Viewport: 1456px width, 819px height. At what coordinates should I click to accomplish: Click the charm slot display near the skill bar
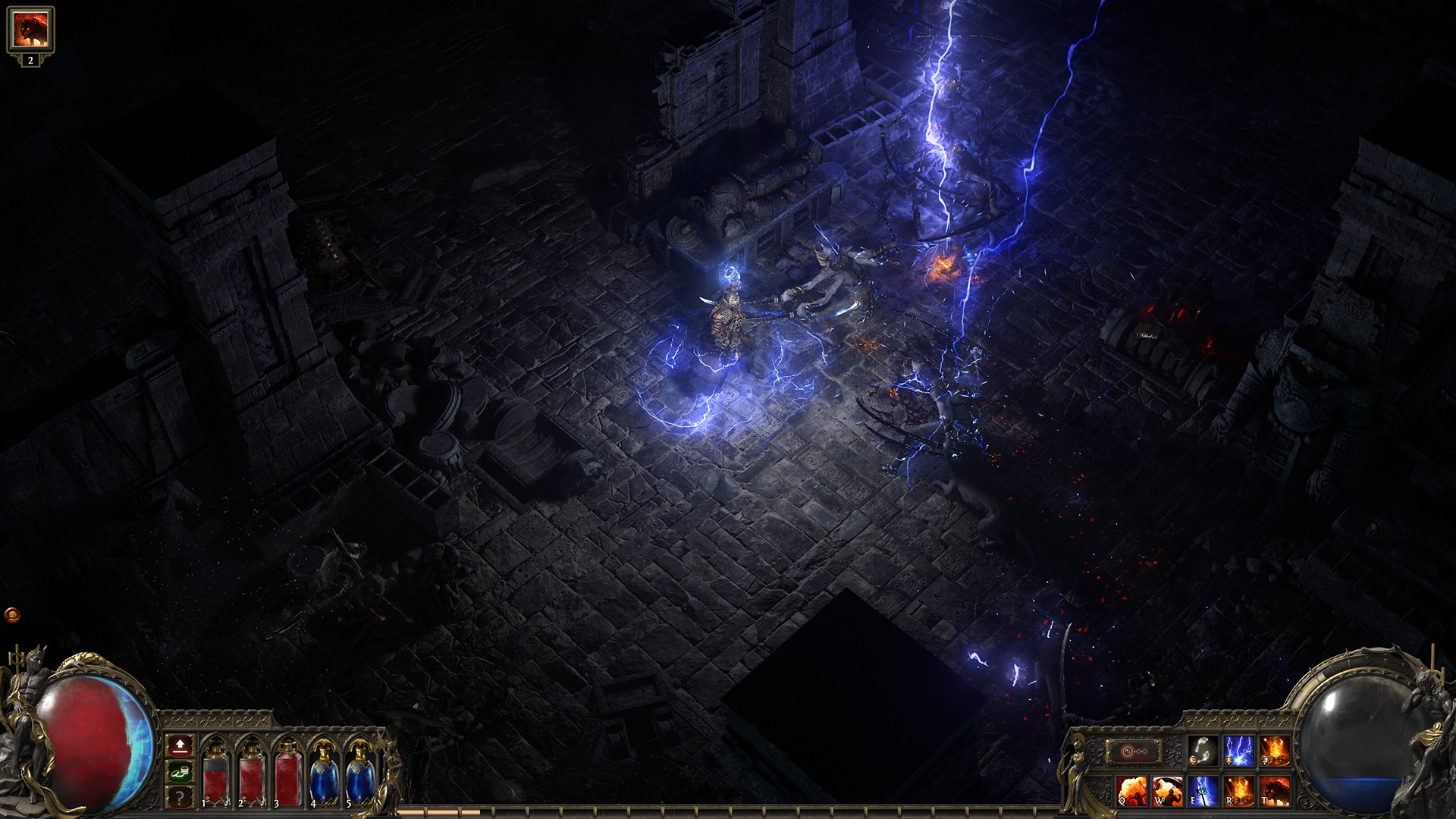pyautogui.click(x=1134, y=751)
